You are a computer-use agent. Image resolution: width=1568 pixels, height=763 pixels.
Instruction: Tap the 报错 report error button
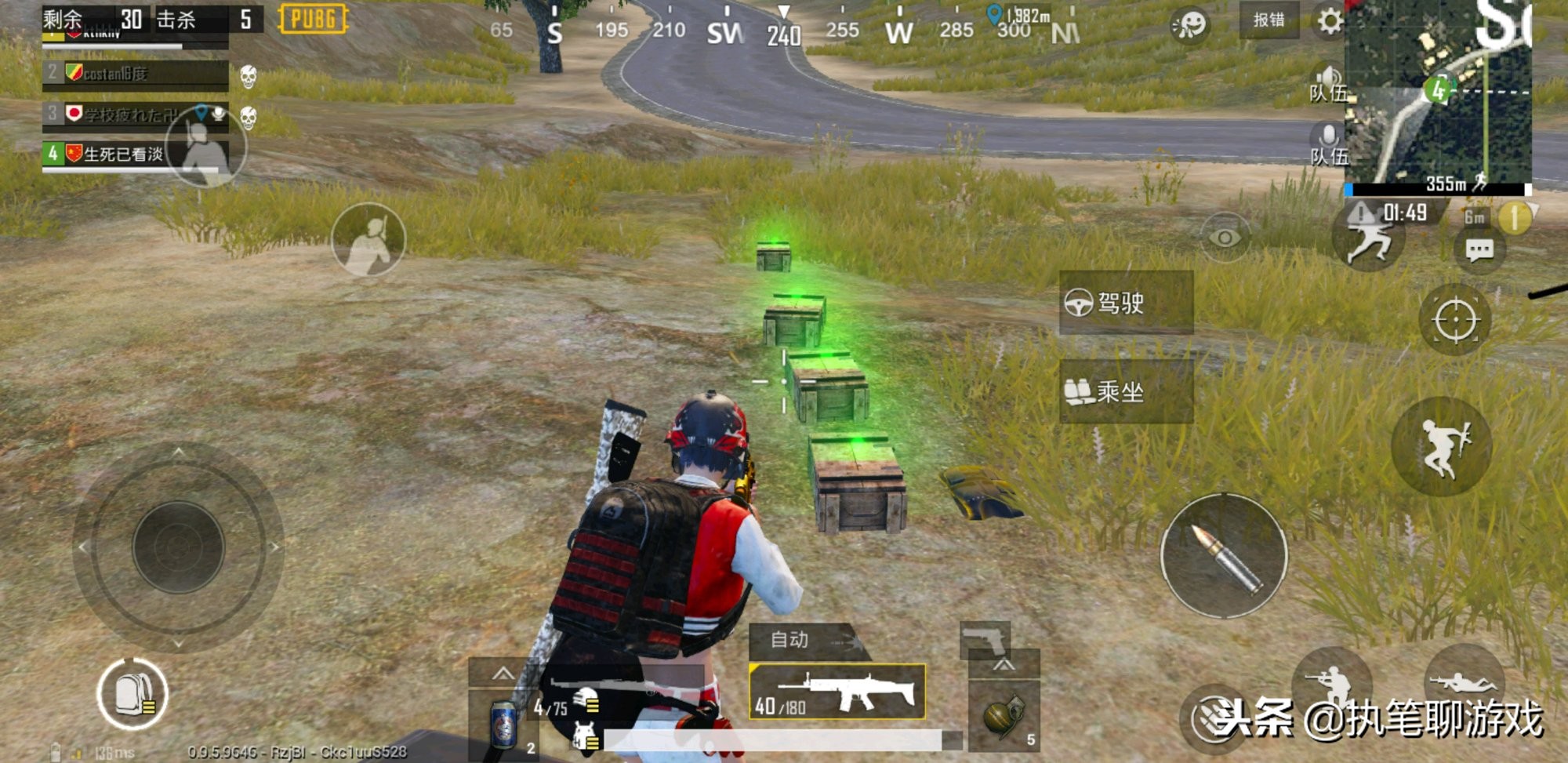pos(1269,20)
